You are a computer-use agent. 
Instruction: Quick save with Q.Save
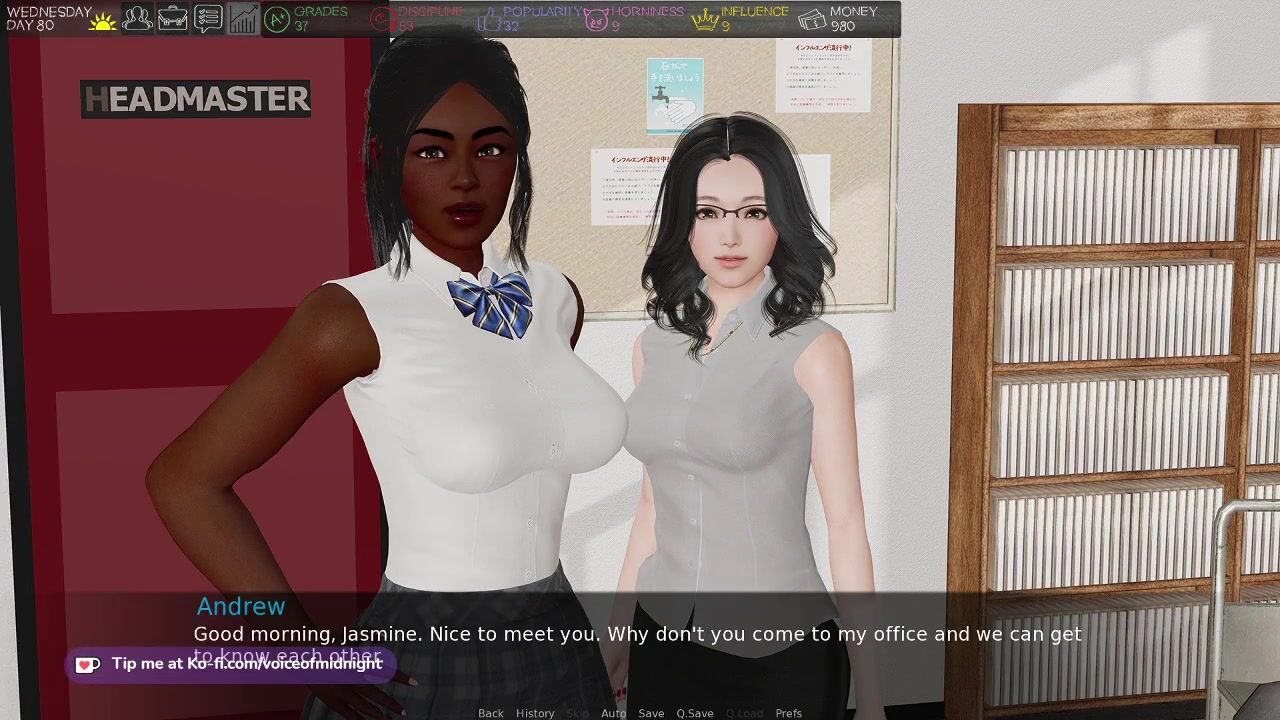695,713
